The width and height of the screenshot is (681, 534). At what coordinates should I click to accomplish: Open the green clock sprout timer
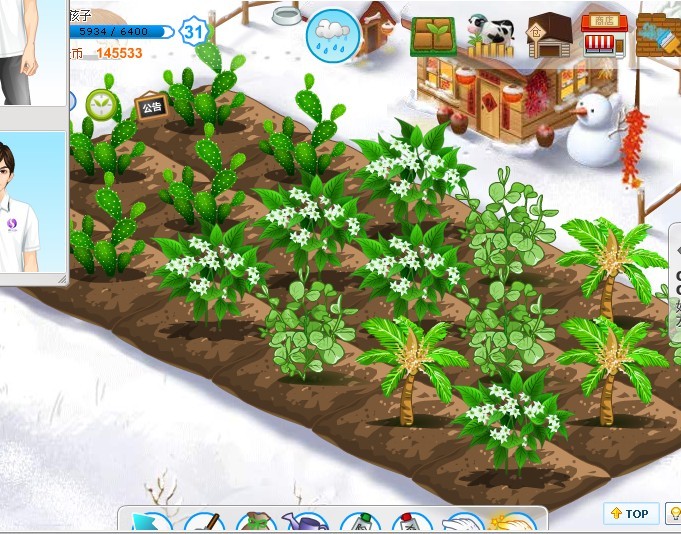click(101, 103)
